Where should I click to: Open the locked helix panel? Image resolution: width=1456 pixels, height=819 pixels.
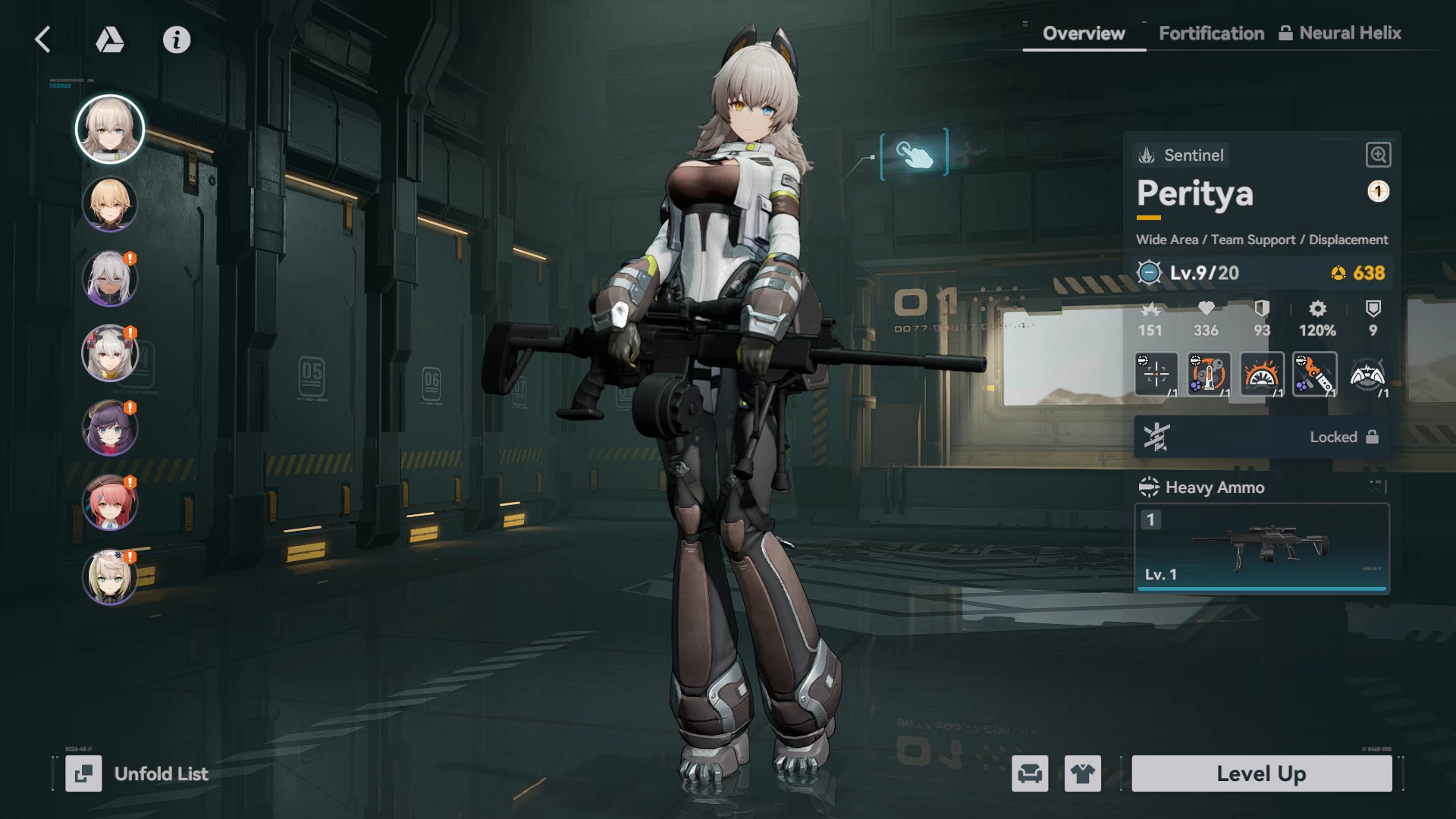[x=1262, y=437]
